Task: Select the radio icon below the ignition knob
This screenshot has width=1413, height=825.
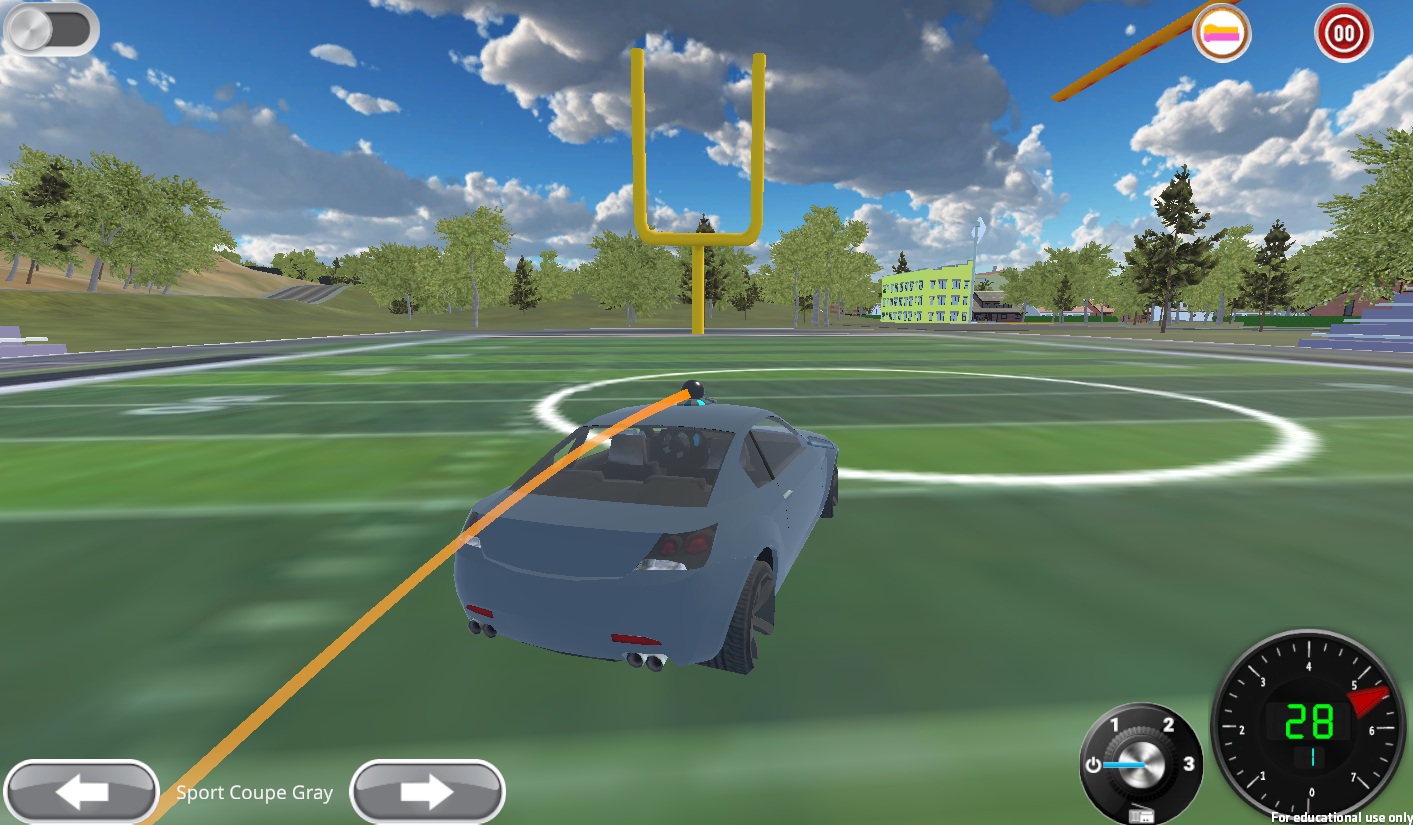Action: tap(1141, 814)
